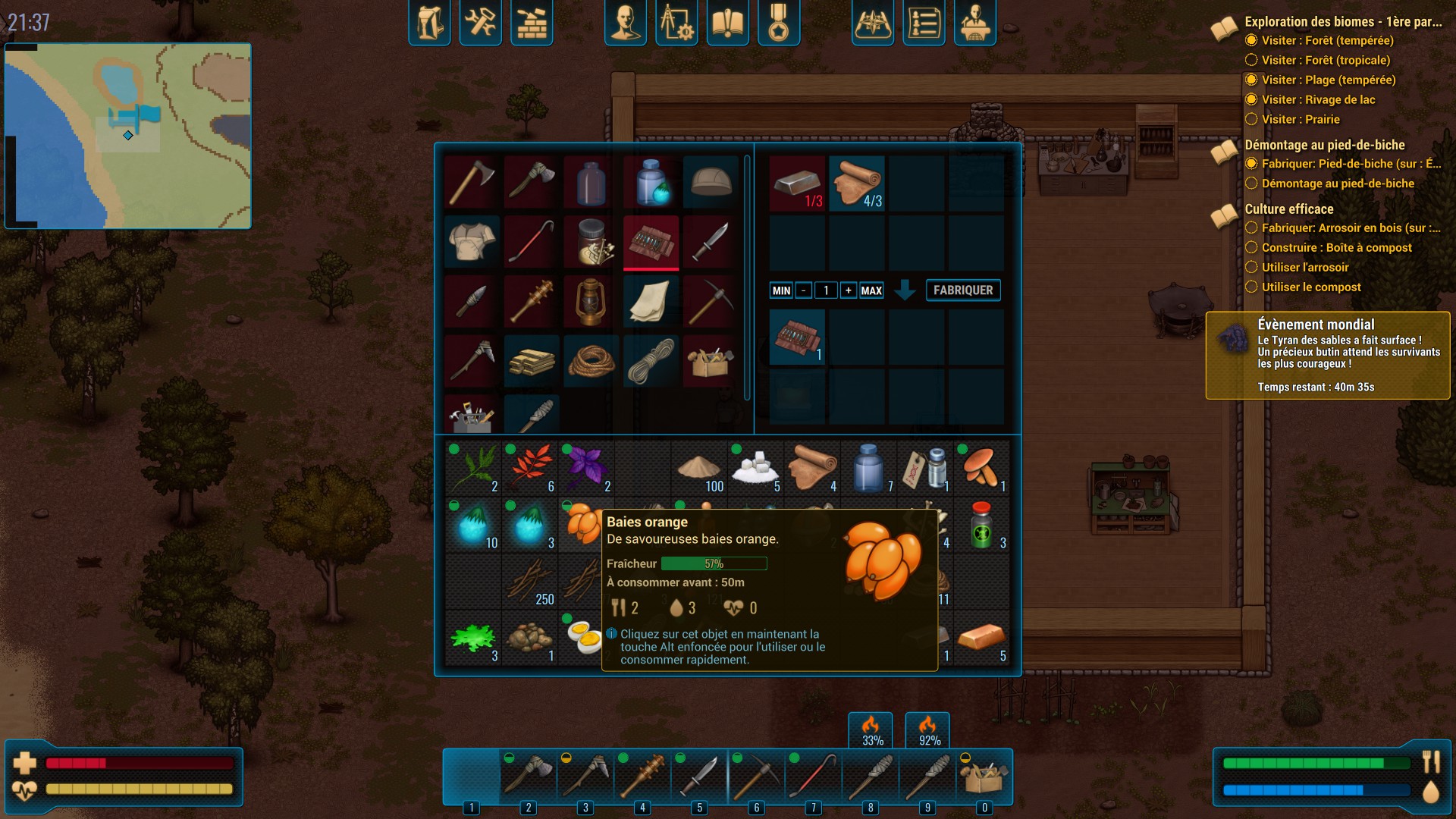Select the pickaxe recipe
The width and height of the screenshot is (1456, 819).
click(x=711, y=301)
